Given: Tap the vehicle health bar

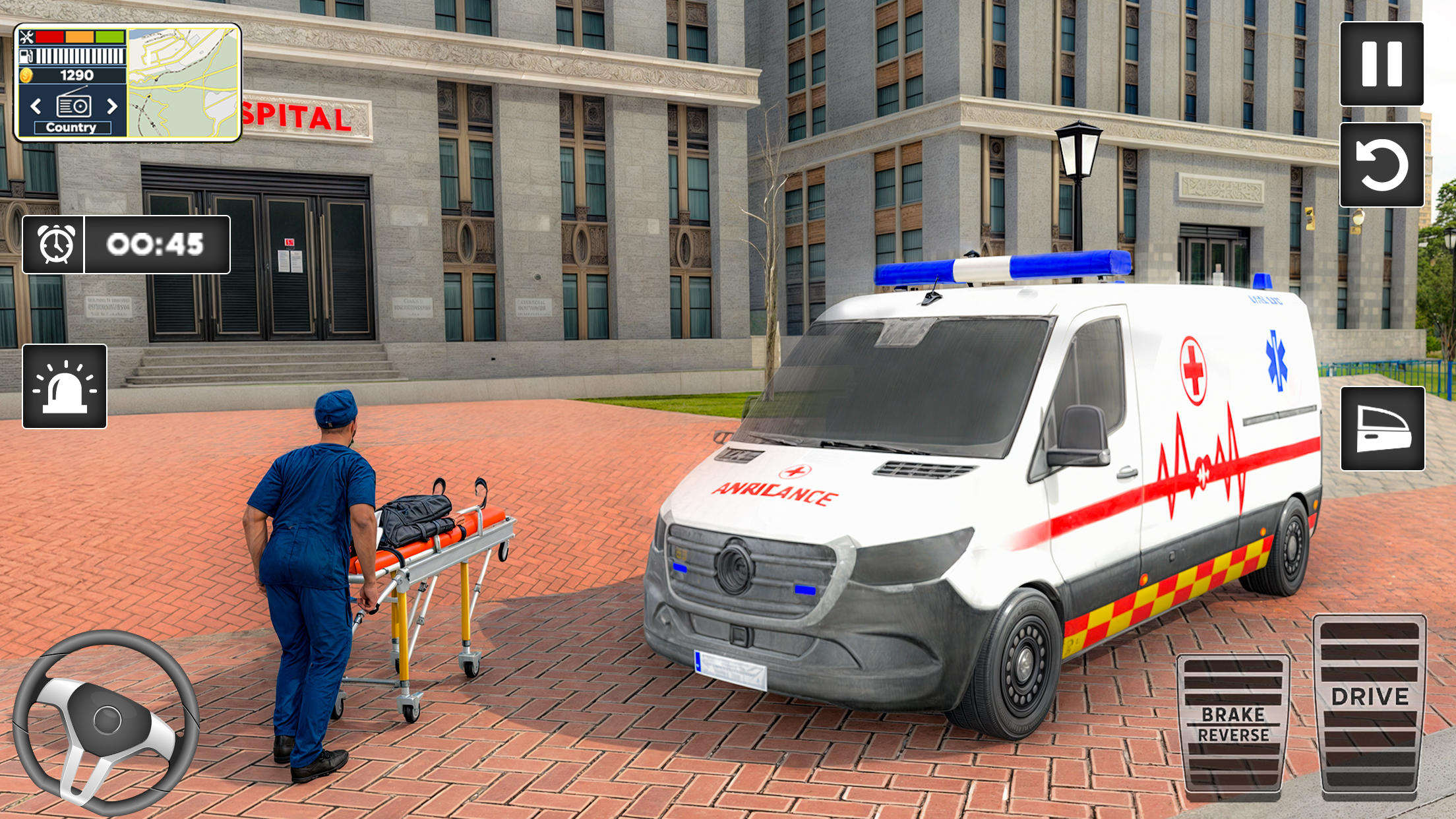Looking at the screenshot, I should coord(78,38).
